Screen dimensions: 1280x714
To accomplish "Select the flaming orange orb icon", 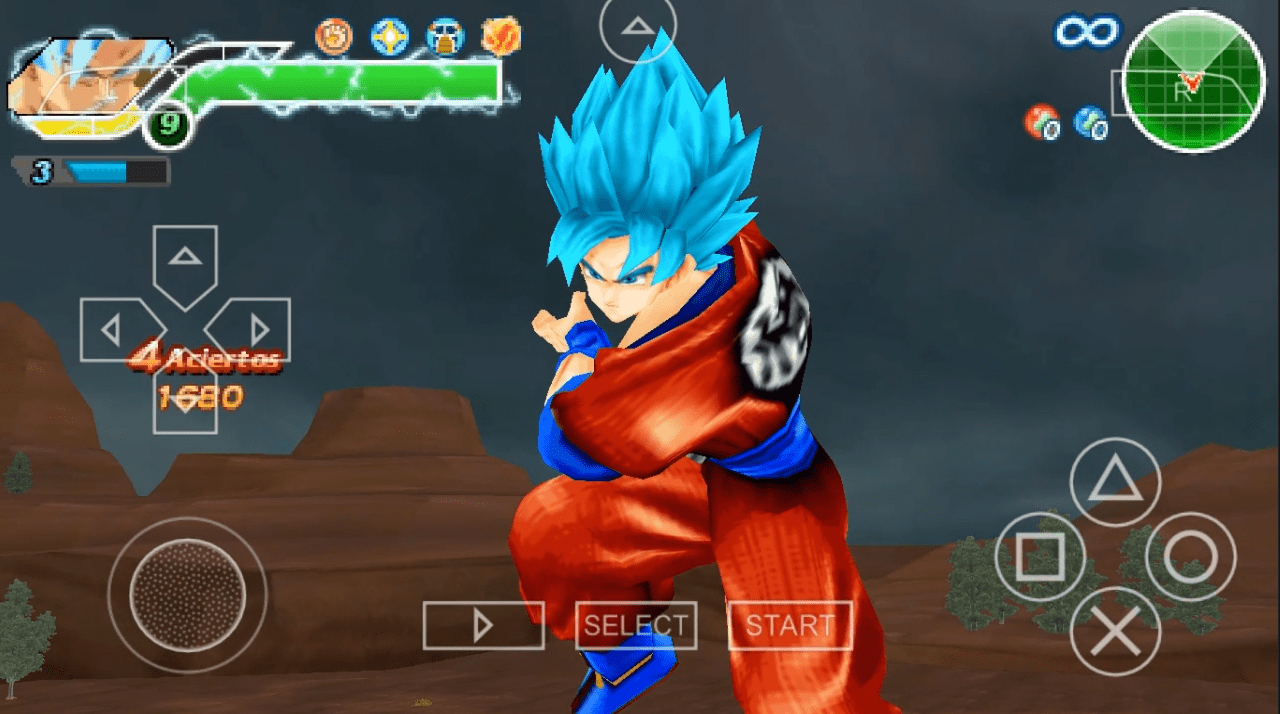I will (500, 37).
